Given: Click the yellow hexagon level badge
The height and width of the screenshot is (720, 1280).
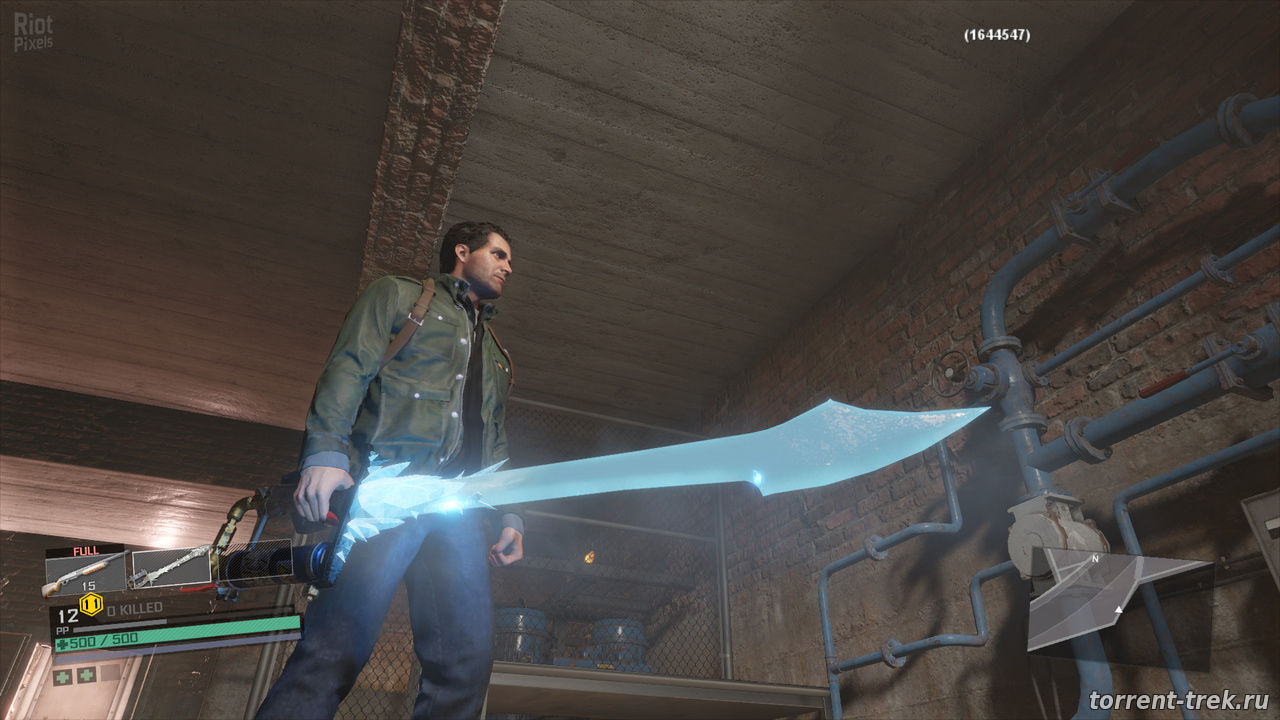Looking at the screenshot, I should point(91,603).
